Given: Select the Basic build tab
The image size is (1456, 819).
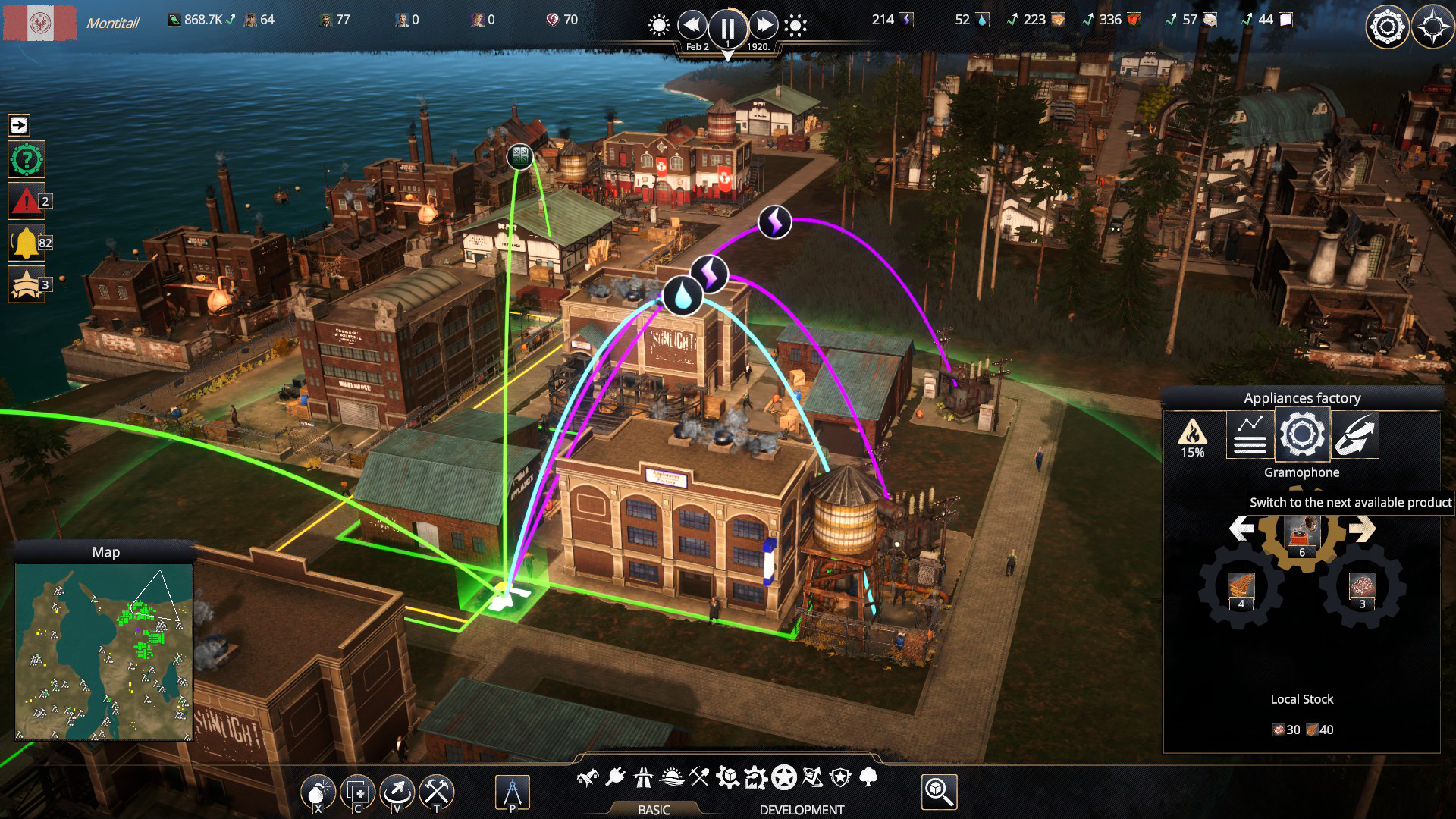Looking at the screenshot, I should coord(653,809).
